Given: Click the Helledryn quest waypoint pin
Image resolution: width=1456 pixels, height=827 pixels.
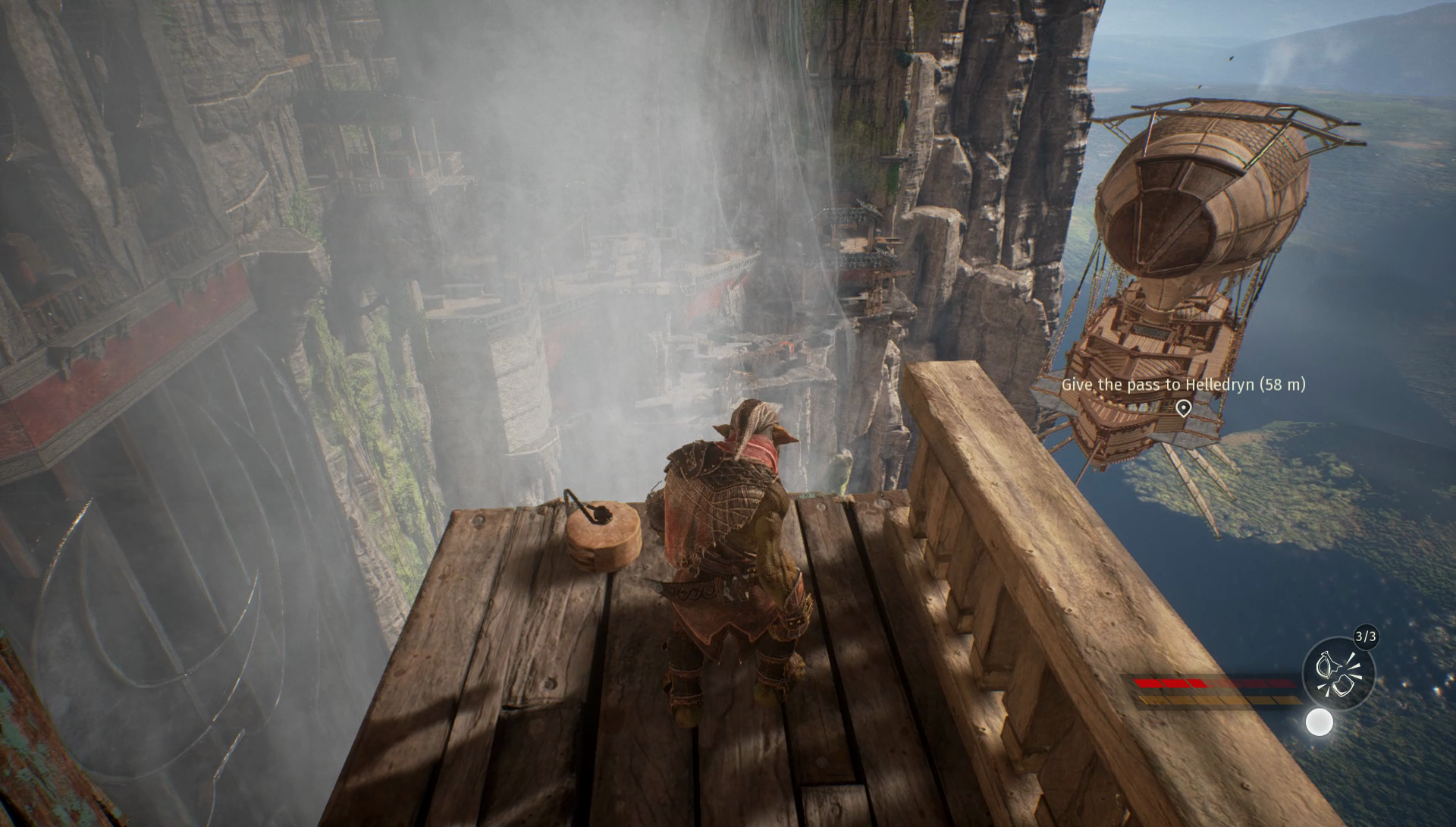Looking at the screenshot, I should point(1182,408).
